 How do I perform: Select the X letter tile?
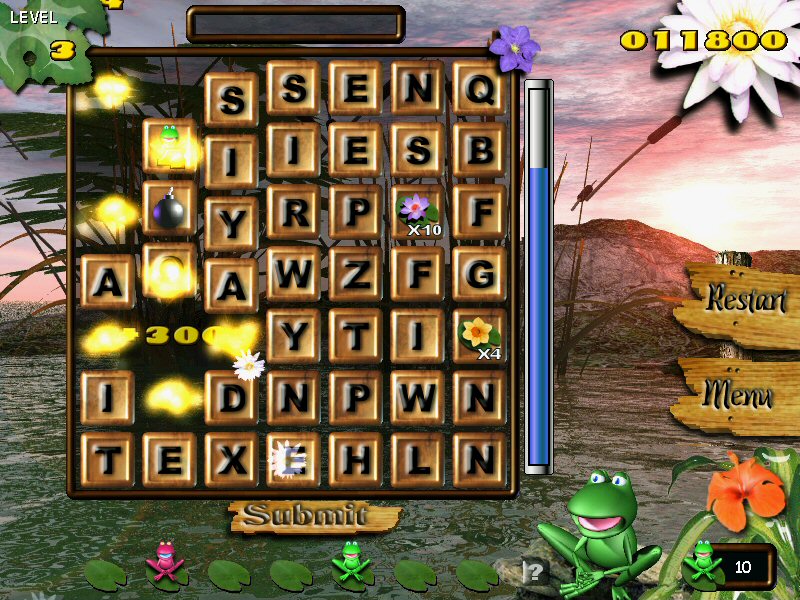click(x=231, y=460)
